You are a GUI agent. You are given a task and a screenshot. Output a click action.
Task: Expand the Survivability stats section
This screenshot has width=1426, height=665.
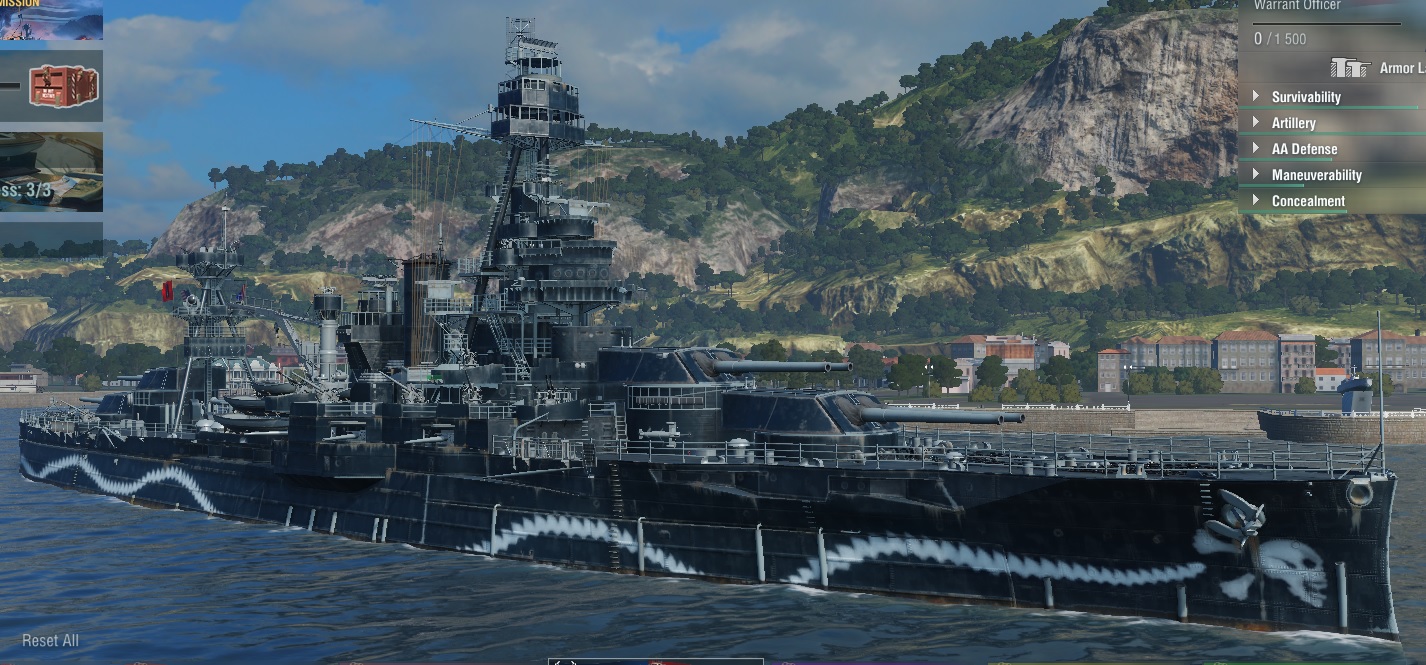1305,97
